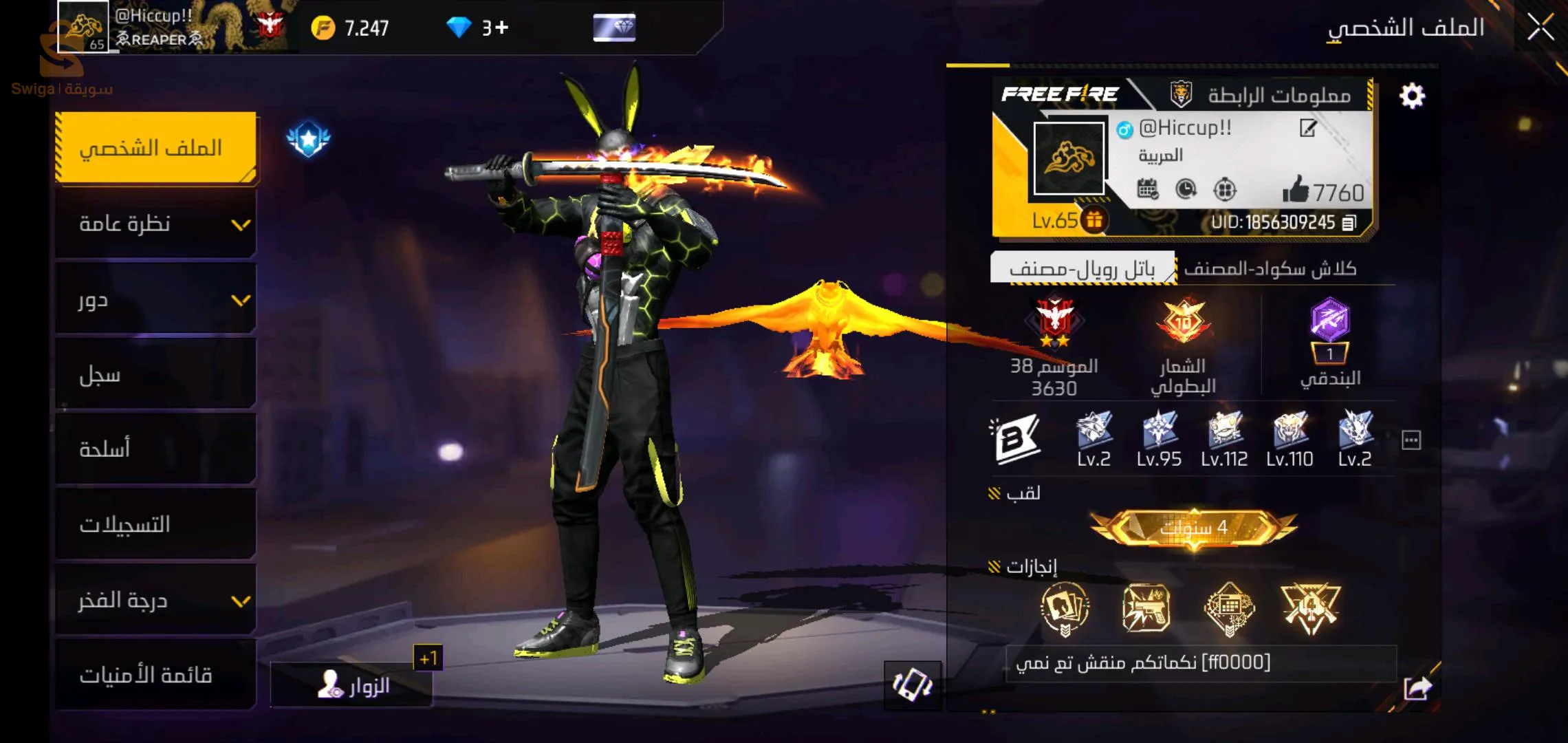
Task: Switch to كلاش سكواد-المصنف tab
Action: 1270,268
